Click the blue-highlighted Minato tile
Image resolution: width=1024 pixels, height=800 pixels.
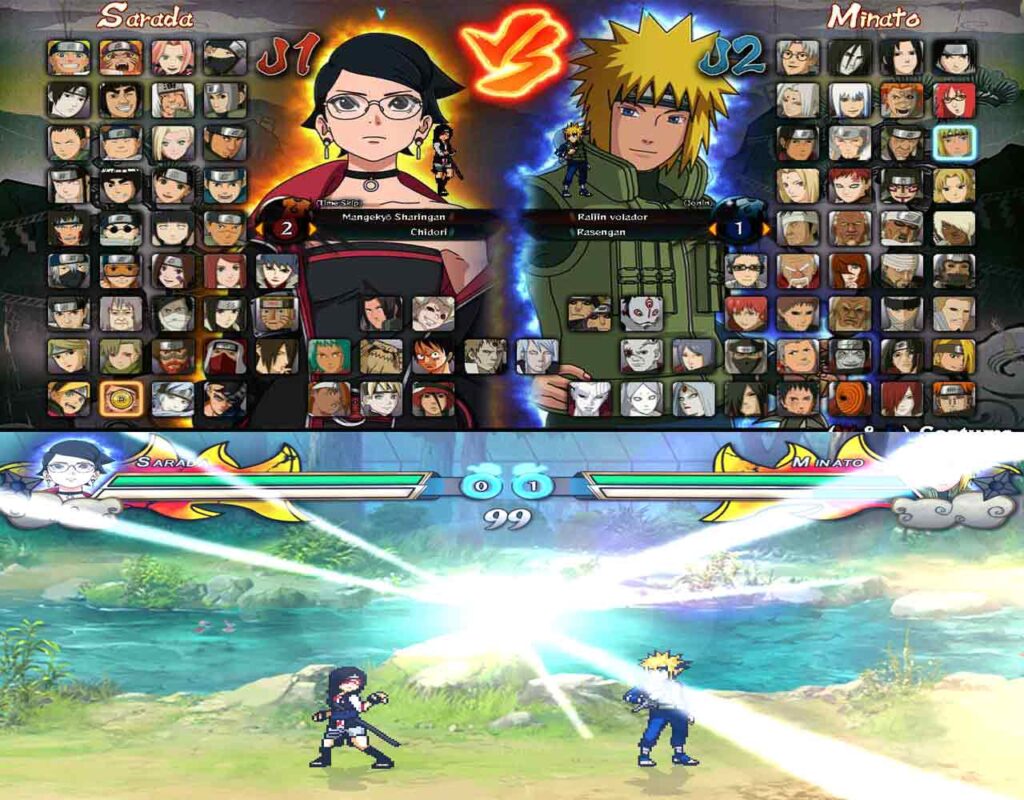[x=954, y=143]
